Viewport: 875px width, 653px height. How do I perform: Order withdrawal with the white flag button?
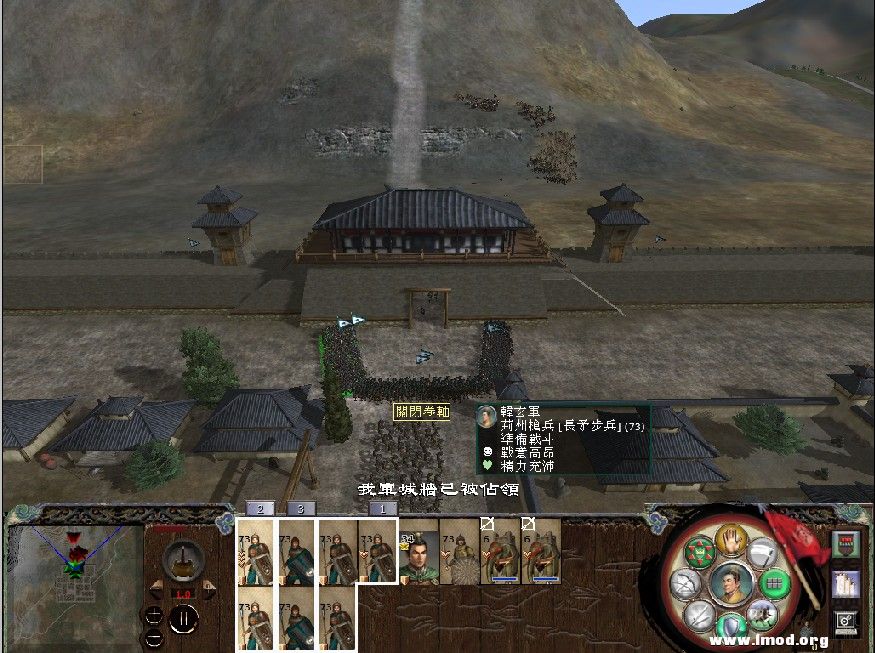click(763, 553)
